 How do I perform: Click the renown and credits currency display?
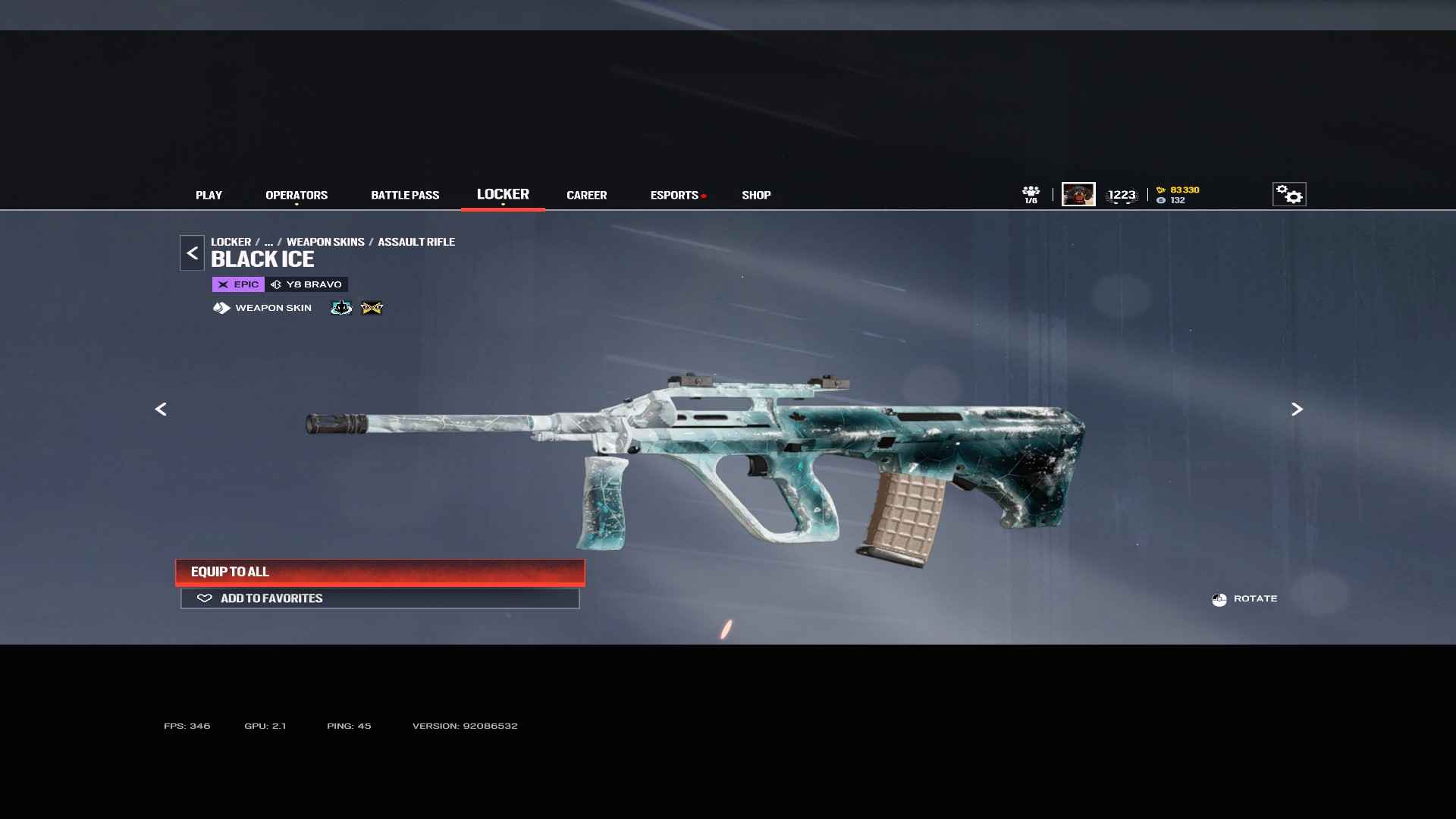tap(1178, 195)
